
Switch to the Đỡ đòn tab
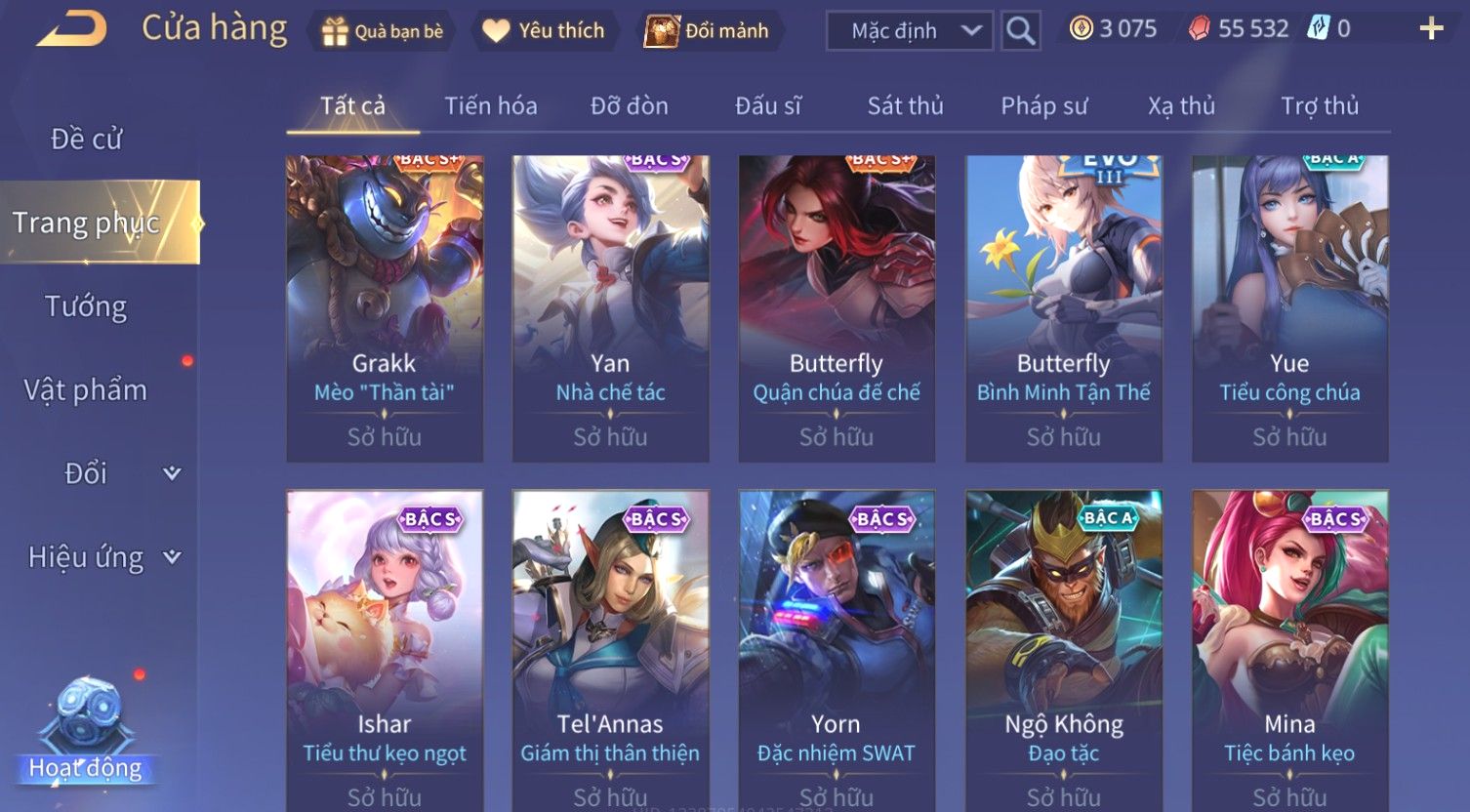pyautogui.click(x=630, y=105)
